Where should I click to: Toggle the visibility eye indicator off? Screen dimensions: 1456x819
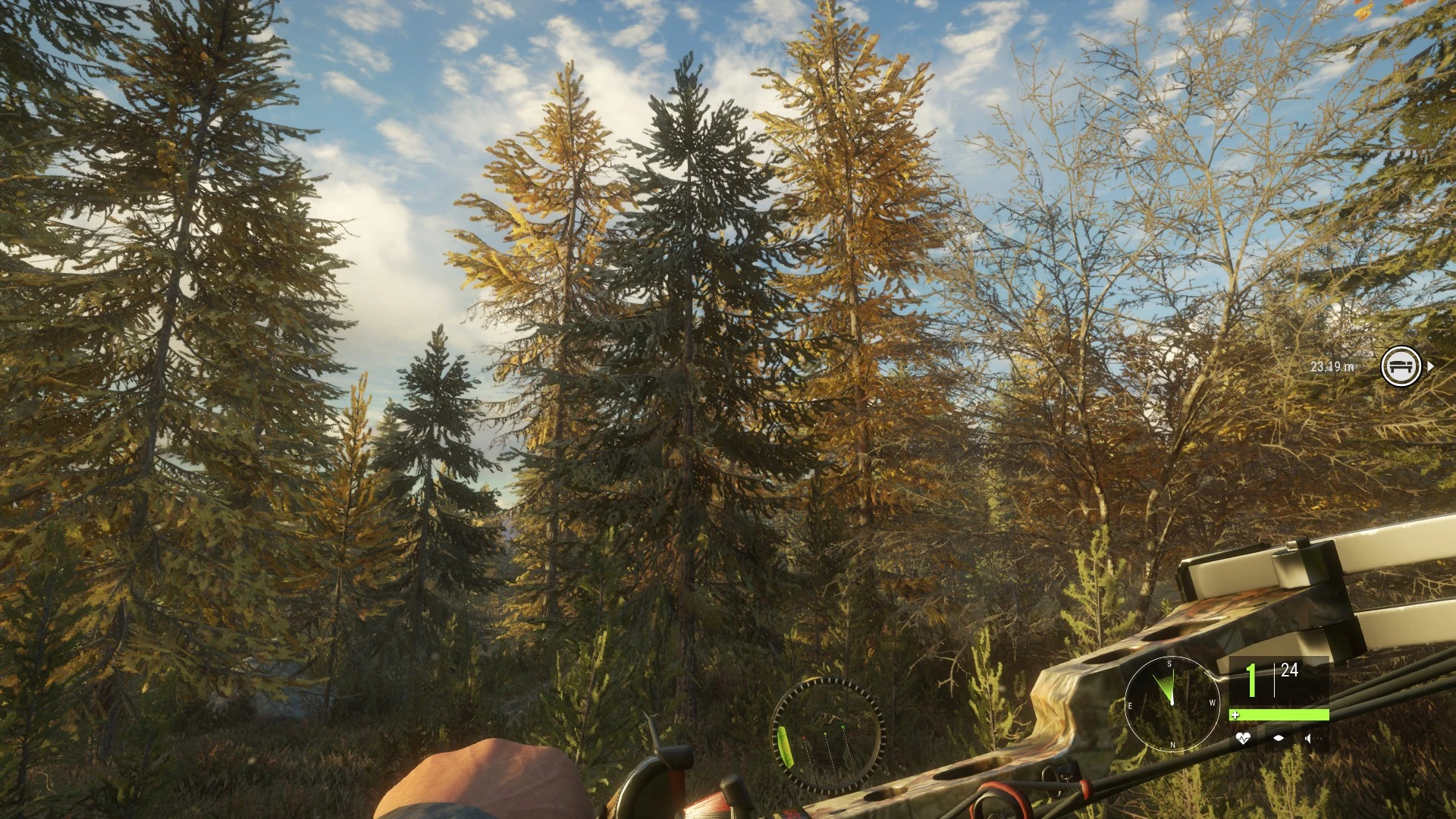click(x=1279, y=738)
